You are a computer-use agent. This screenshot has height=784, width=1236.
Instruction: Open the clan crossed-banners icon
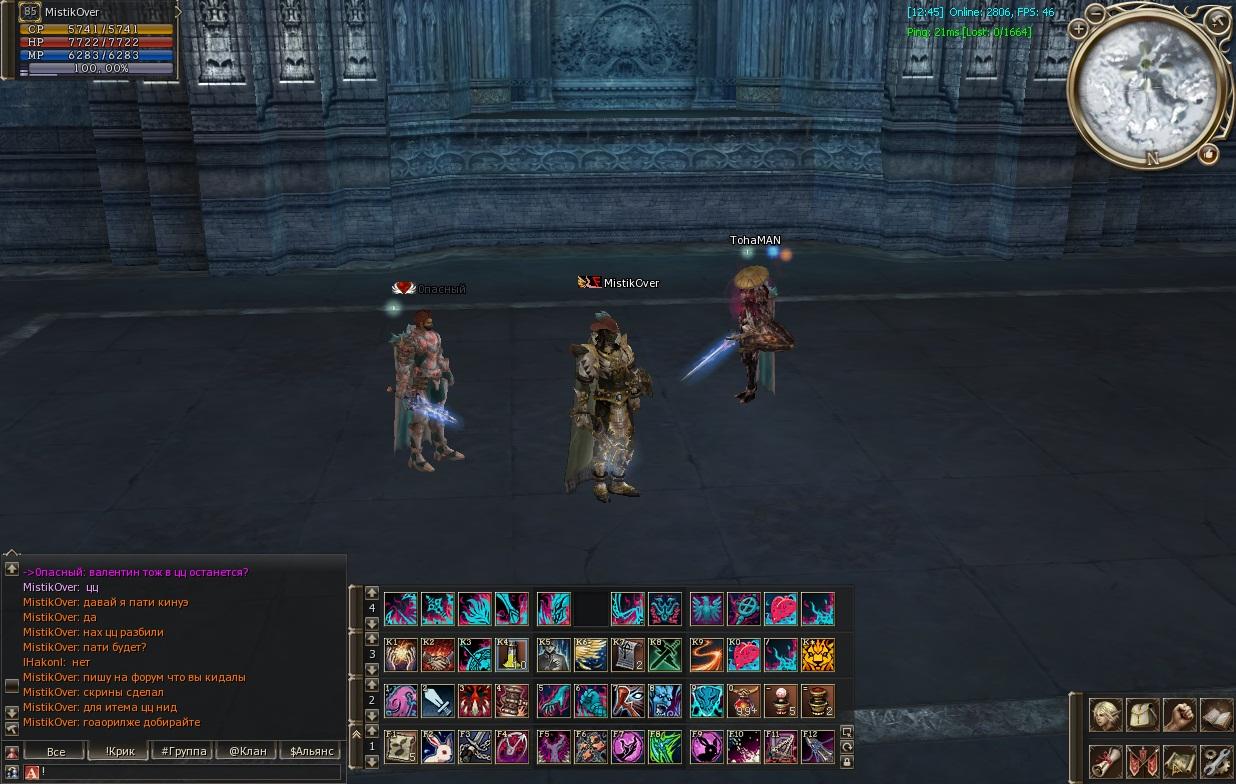coord(1142,761)
